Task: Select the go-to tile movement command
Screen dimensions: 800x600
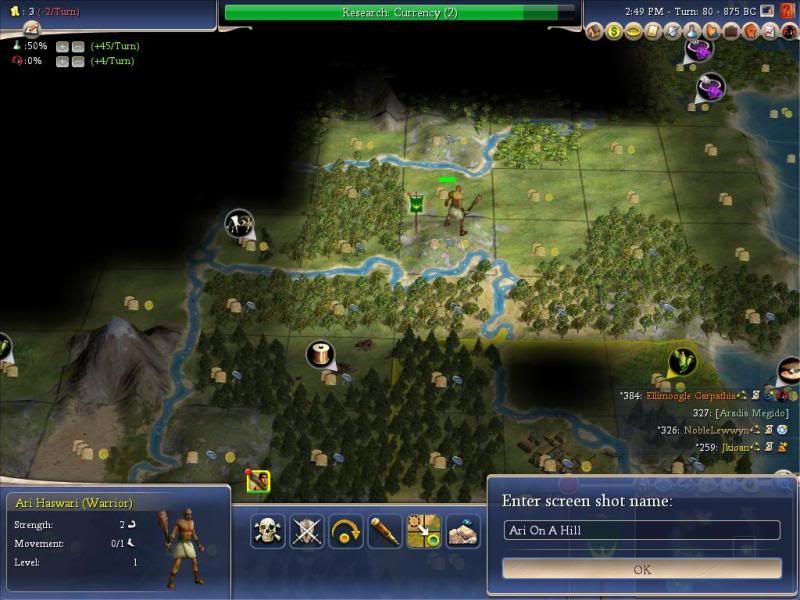Action: coord(424,530)
